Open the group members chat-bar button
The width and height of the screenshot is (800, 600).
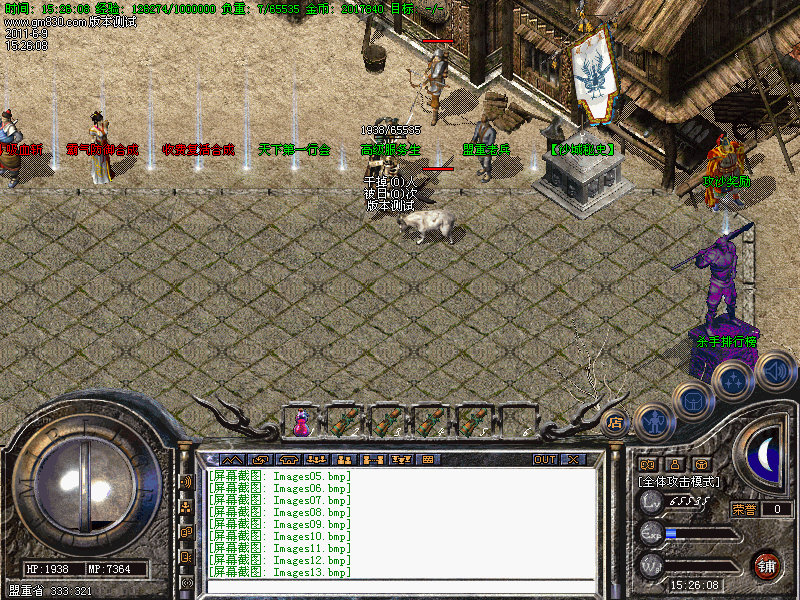345,460
